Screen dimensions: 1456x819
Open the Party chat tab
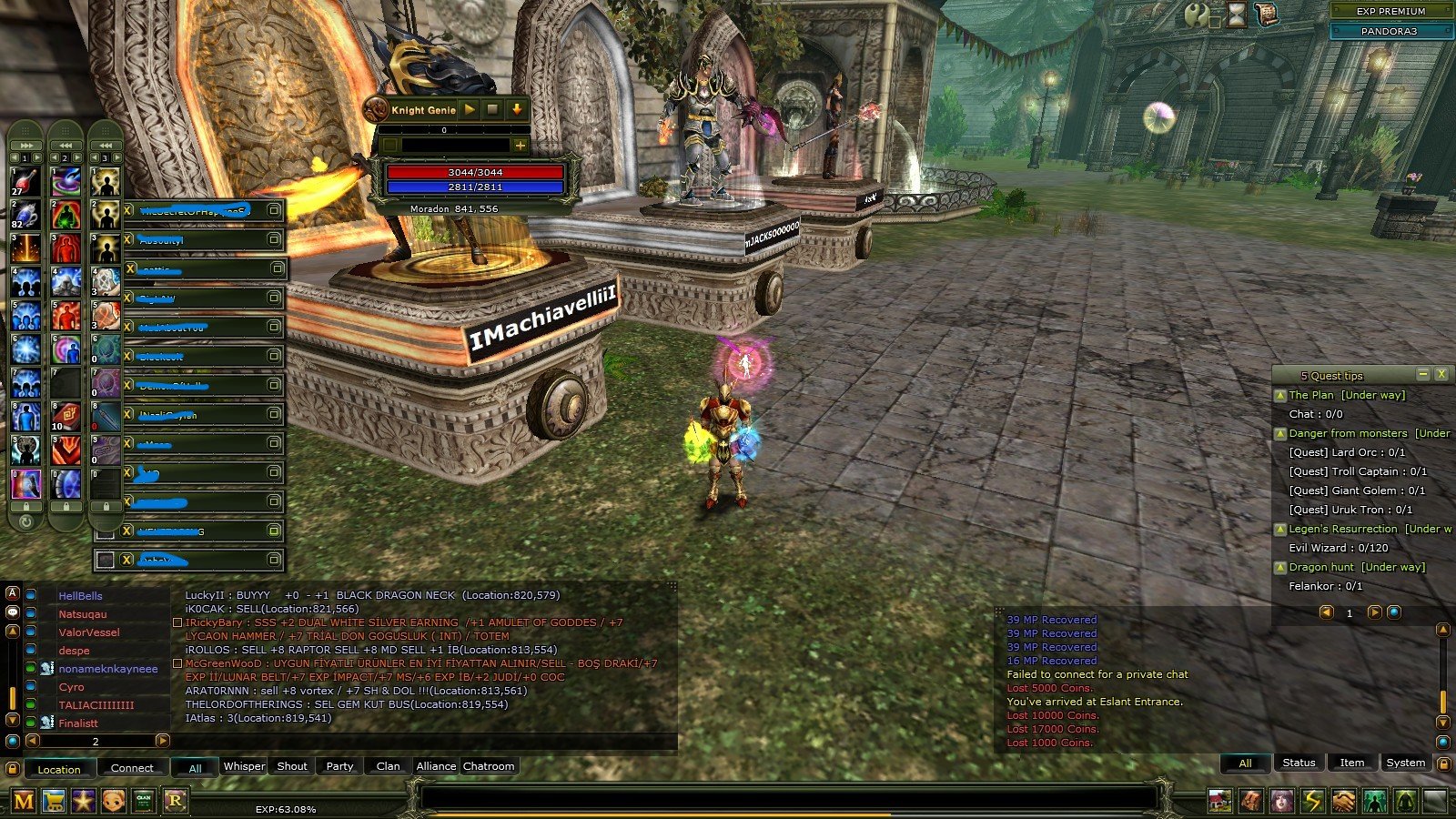tap(339, 766)
